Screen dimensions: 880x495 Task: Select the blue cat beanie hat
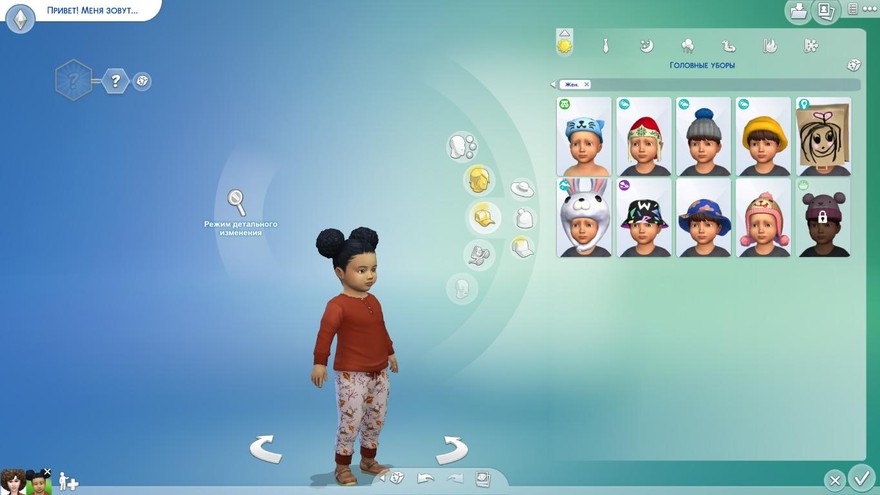[583, 136]
